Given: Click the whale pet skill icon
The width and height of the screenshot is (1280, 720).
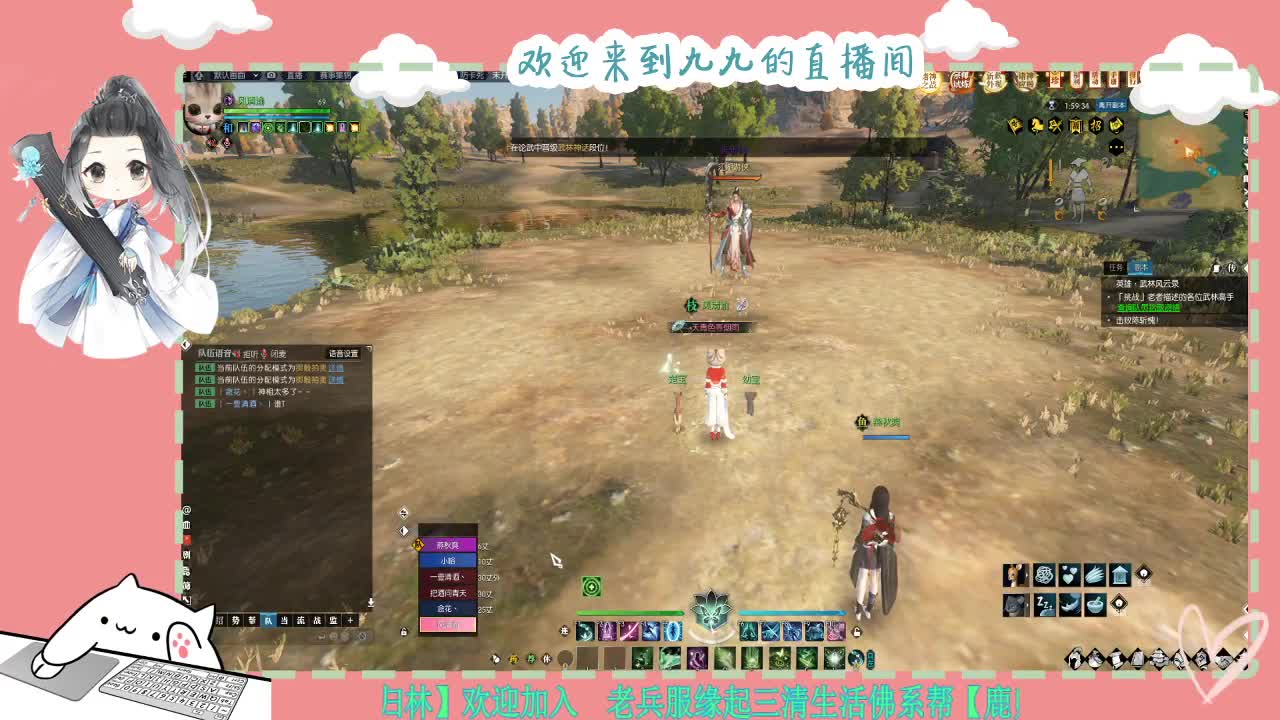Looking at the screenshot, I should point(1070,604).
